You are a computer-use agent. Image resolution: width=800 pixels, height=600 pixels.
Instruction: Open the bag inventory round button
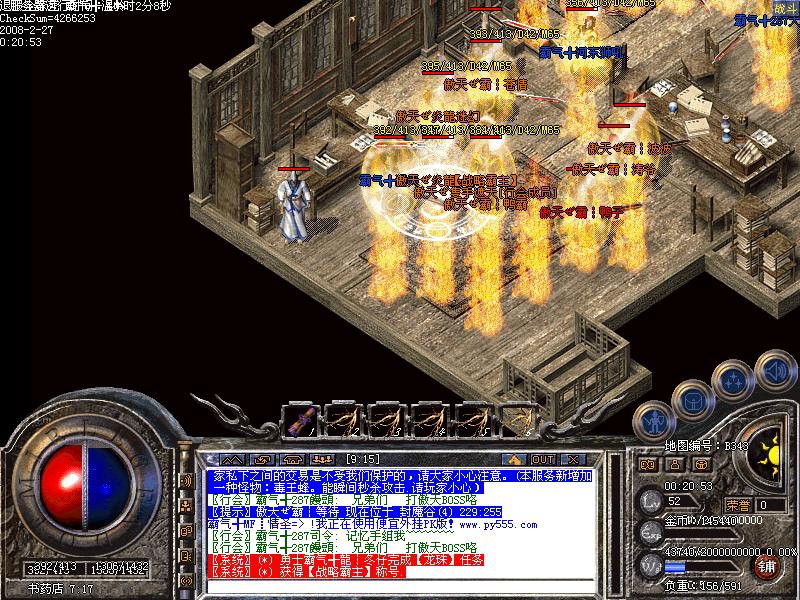(692, 398)
